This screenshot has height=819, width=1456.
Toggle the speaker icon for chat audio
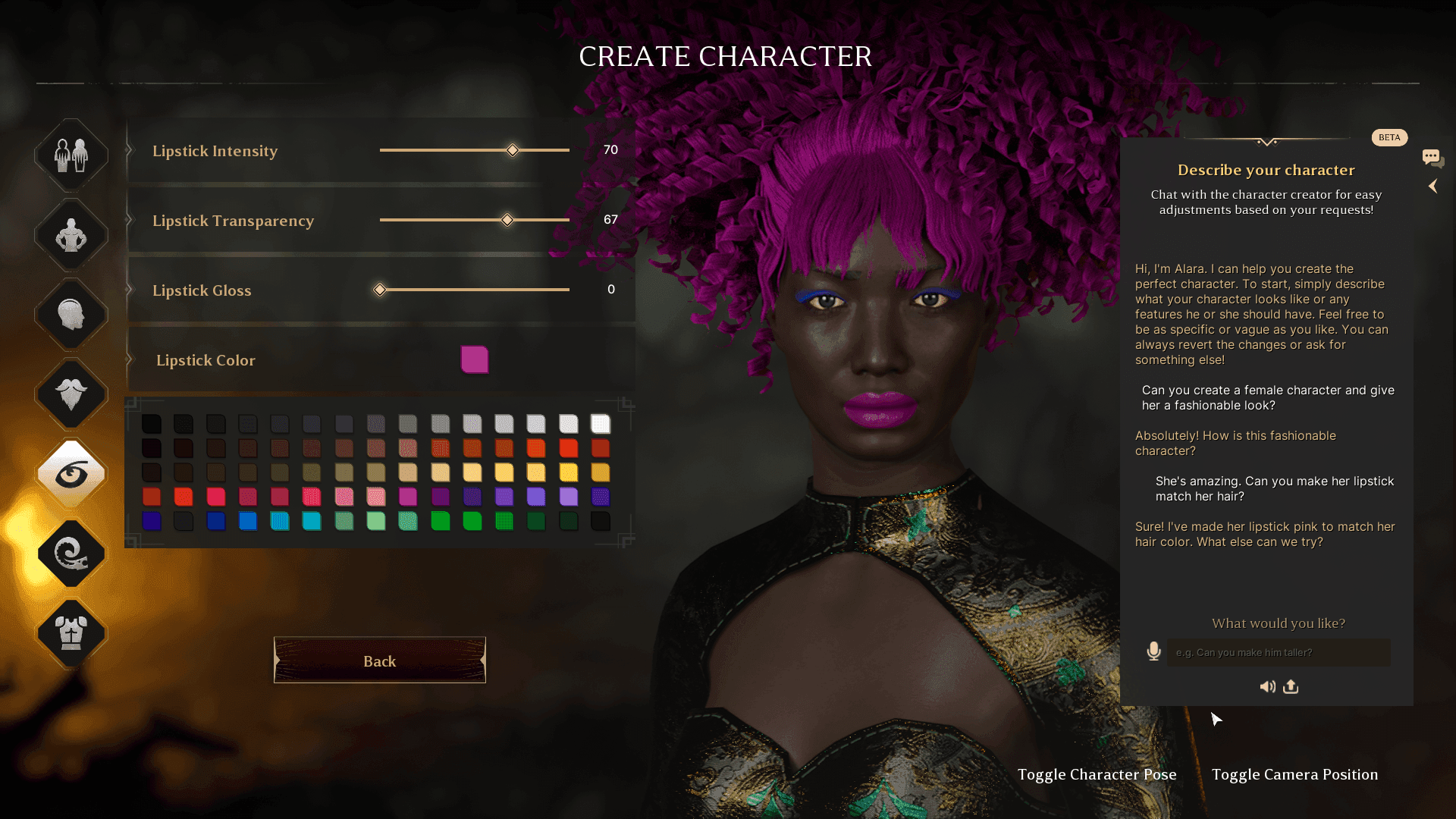tap(1267, 686)
